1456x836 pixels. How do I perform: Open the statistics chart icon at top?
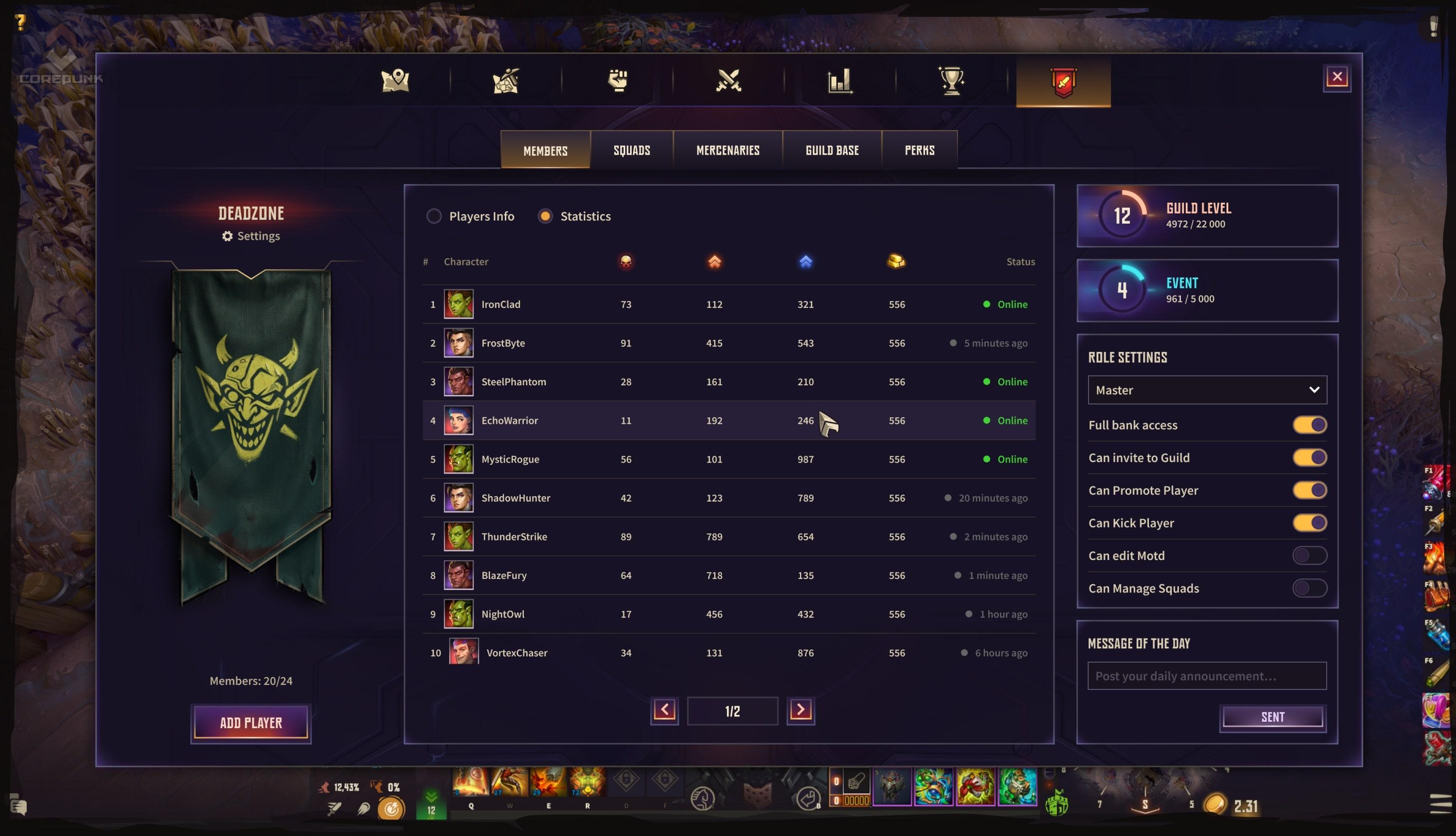click(840, 81)
